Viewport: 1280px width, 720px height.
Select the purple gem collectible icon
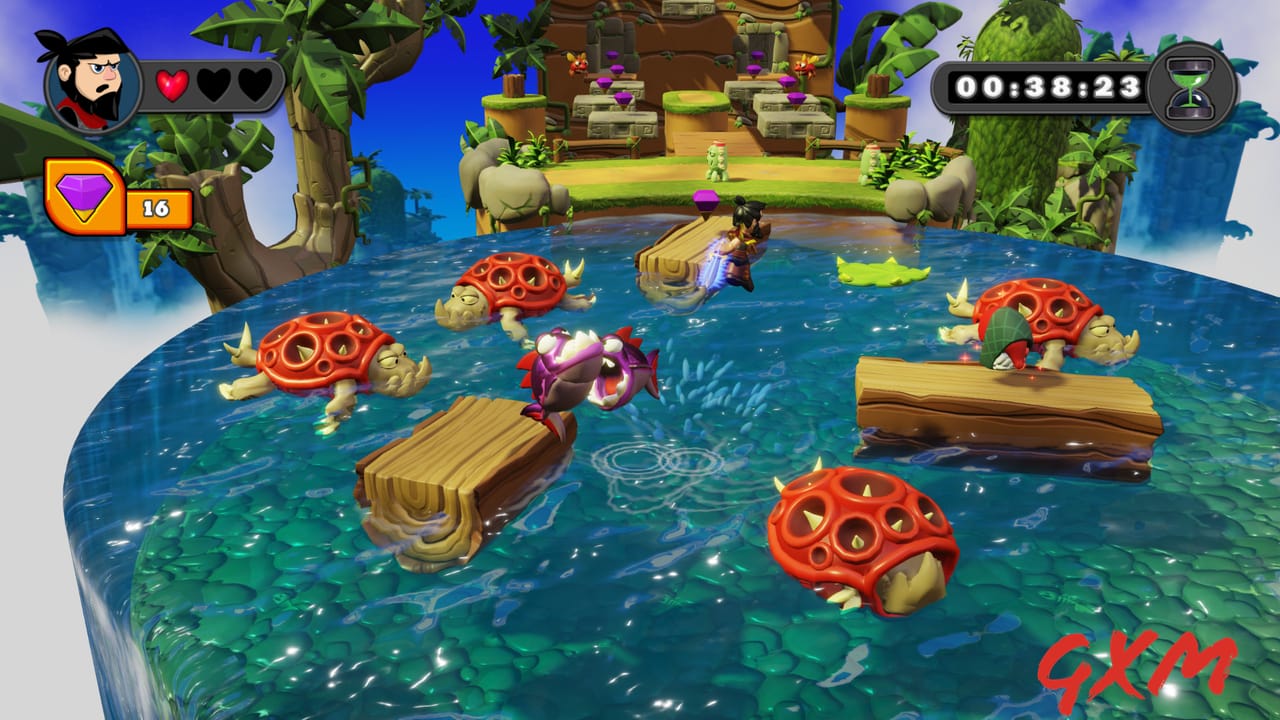coord(83,196)
